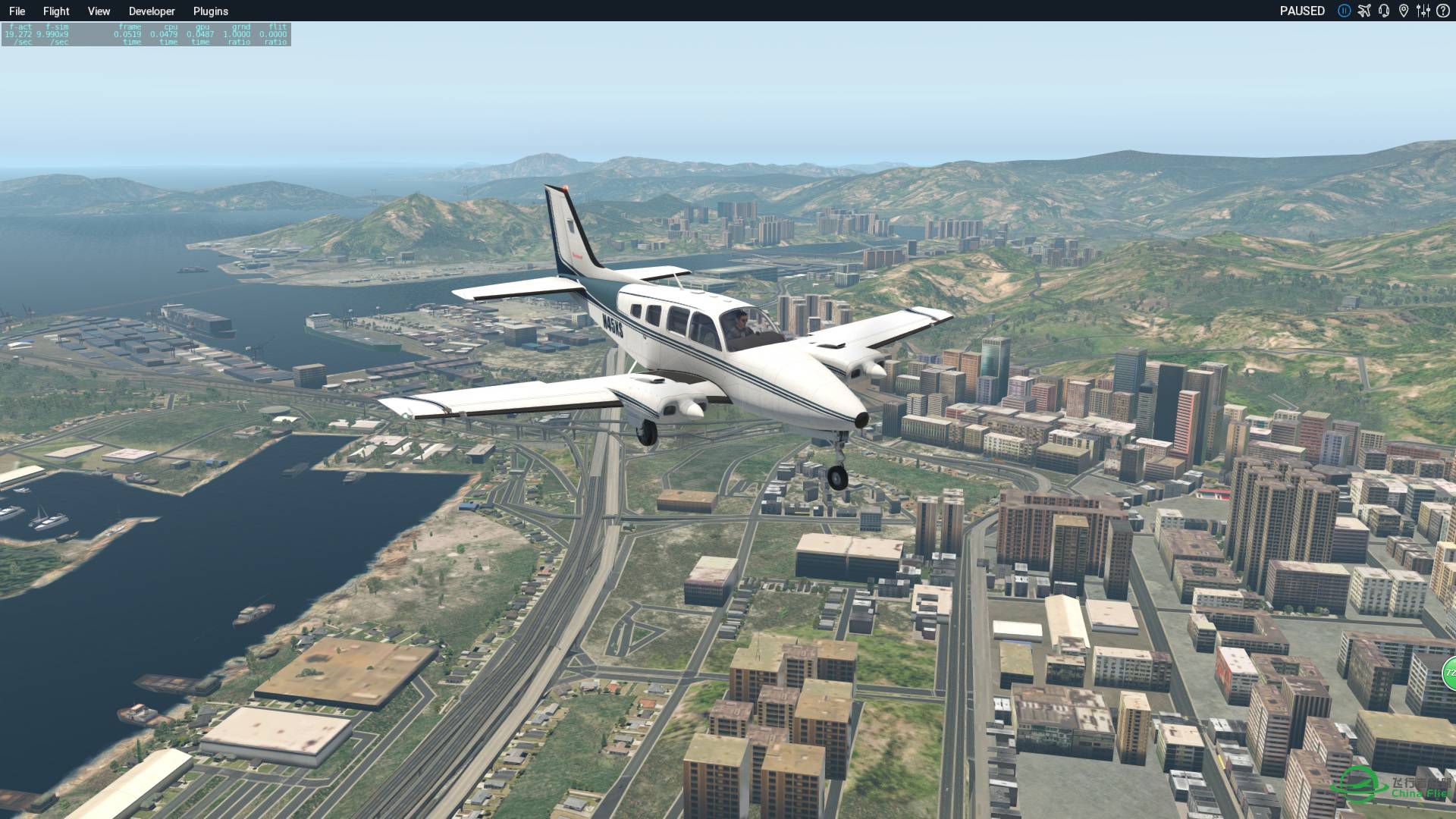Open settings with the sliders icon

coord(1423,11)
